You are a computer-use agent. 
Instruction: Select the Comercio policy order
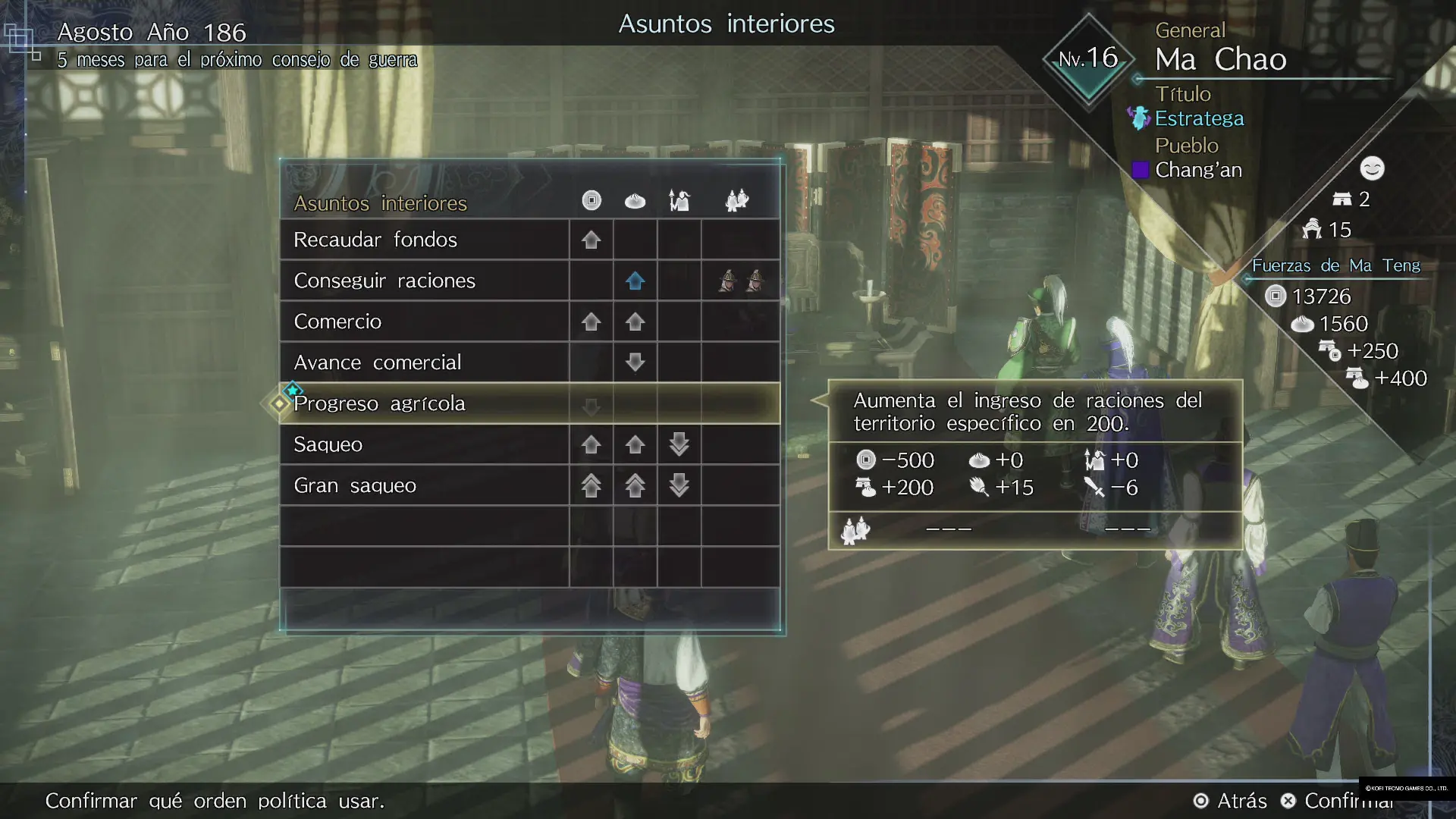337,322
